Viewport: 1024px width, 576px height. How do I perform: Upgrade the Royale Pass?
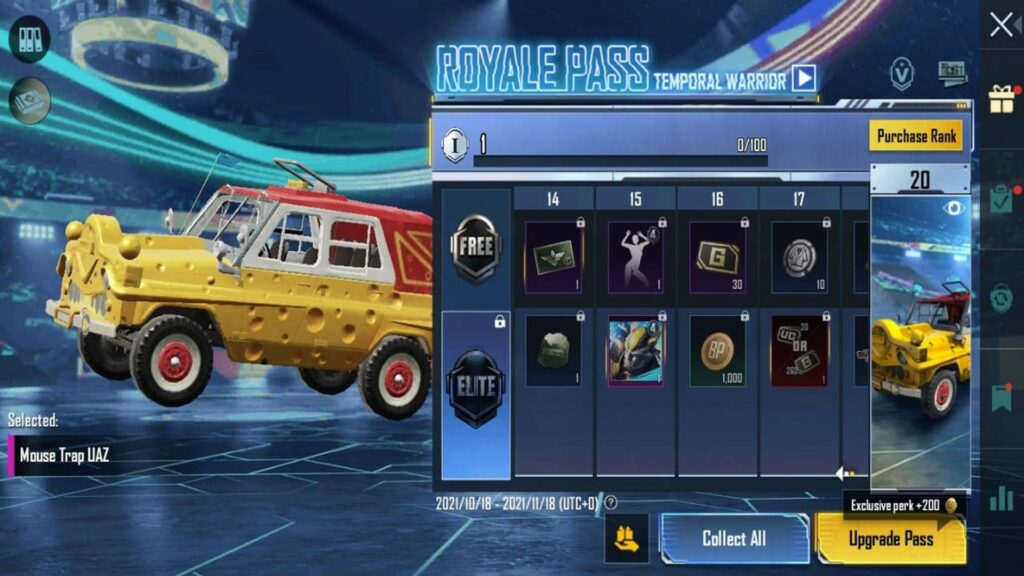891,539
